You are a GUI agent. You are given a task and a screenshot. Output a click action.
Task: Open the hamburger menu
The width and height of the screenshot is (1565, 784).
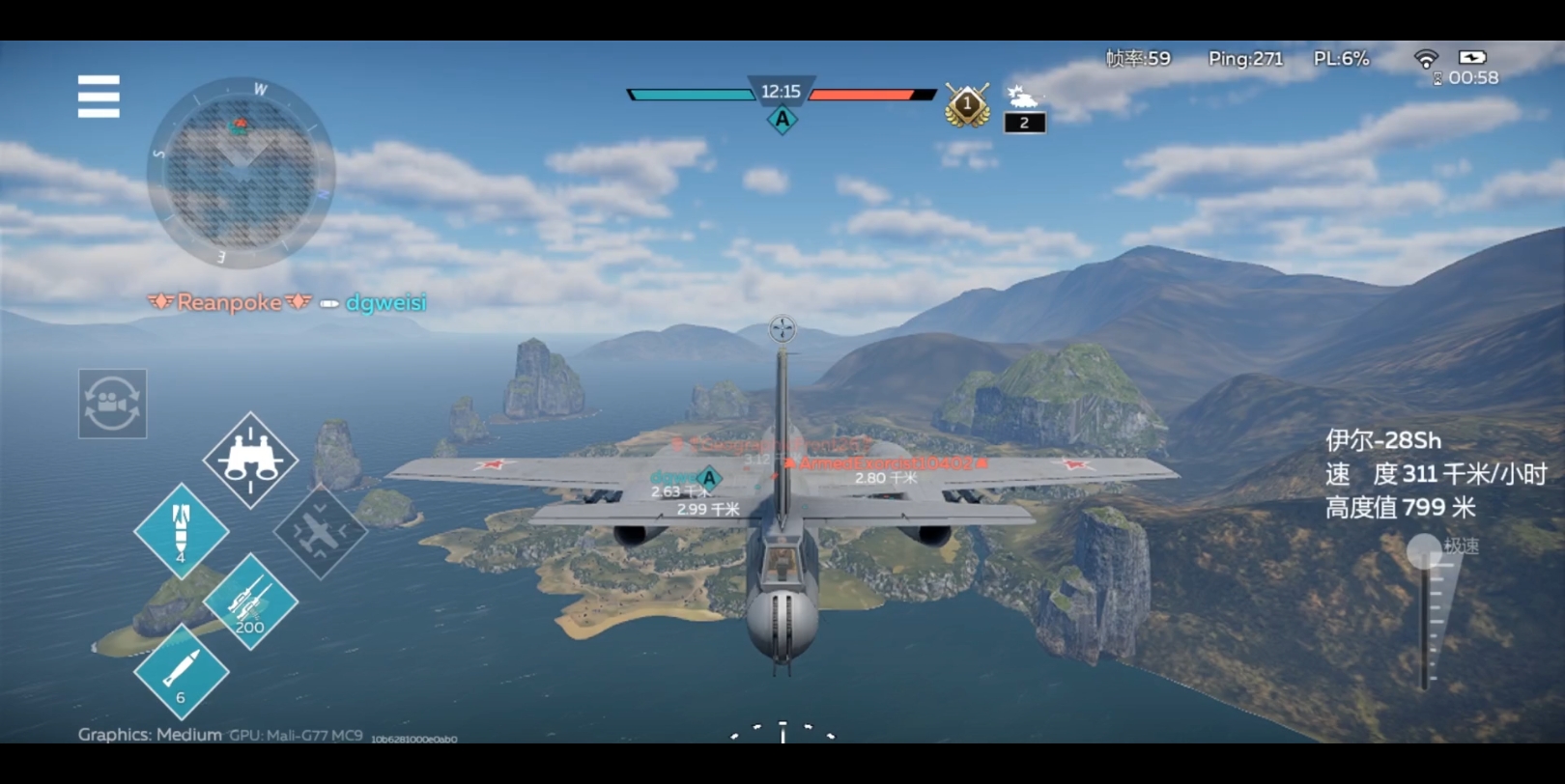pyautogui.click(x=99, y=97)
